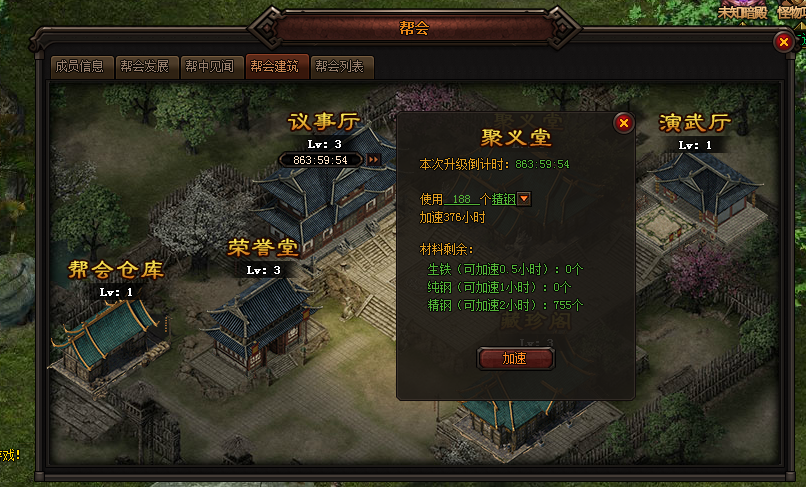Show the 帮中见闻 tab

pyautogui.click(x=210, y=67)
